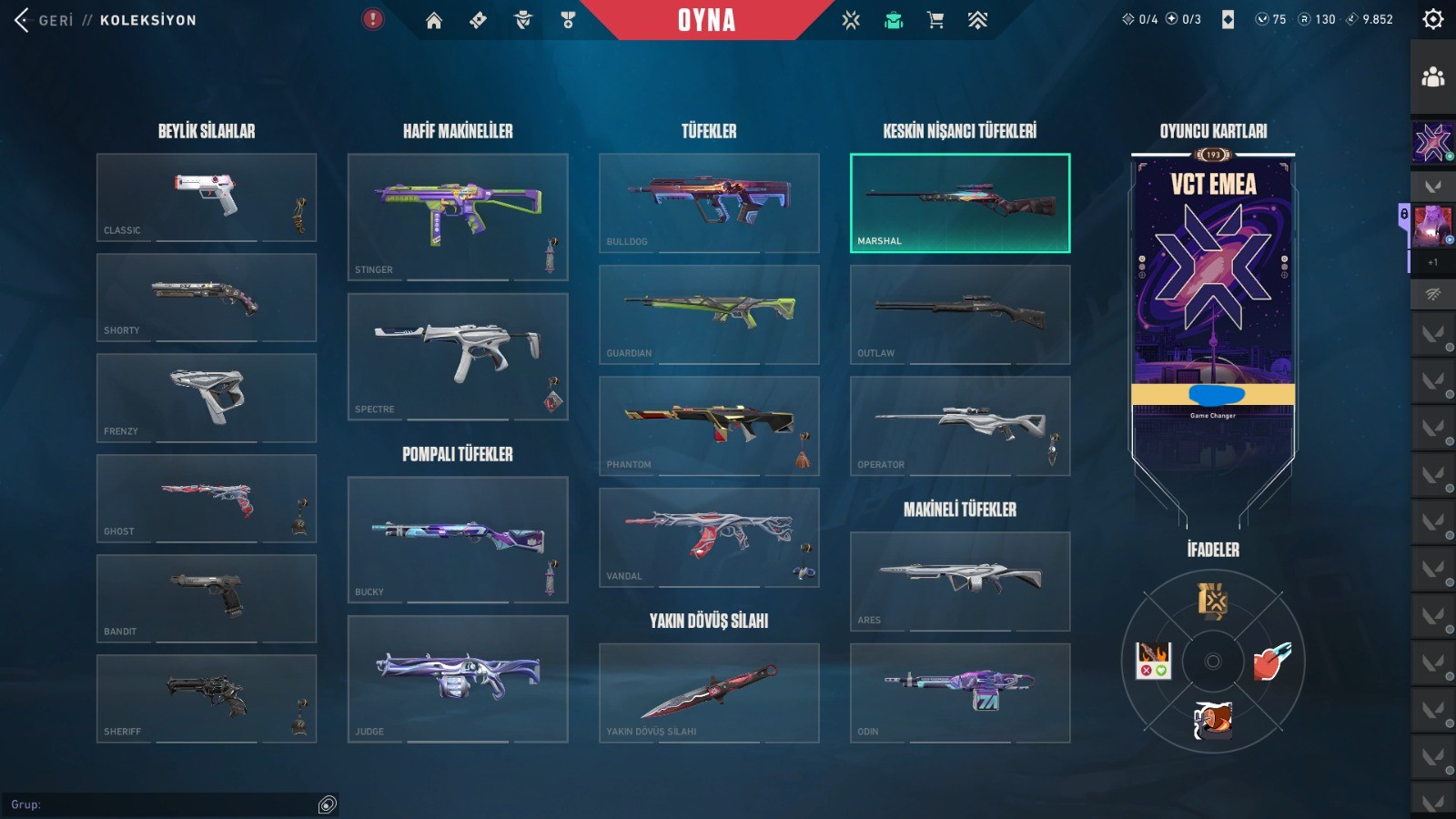Click the red OYNA play button

[x=706, y=20]
